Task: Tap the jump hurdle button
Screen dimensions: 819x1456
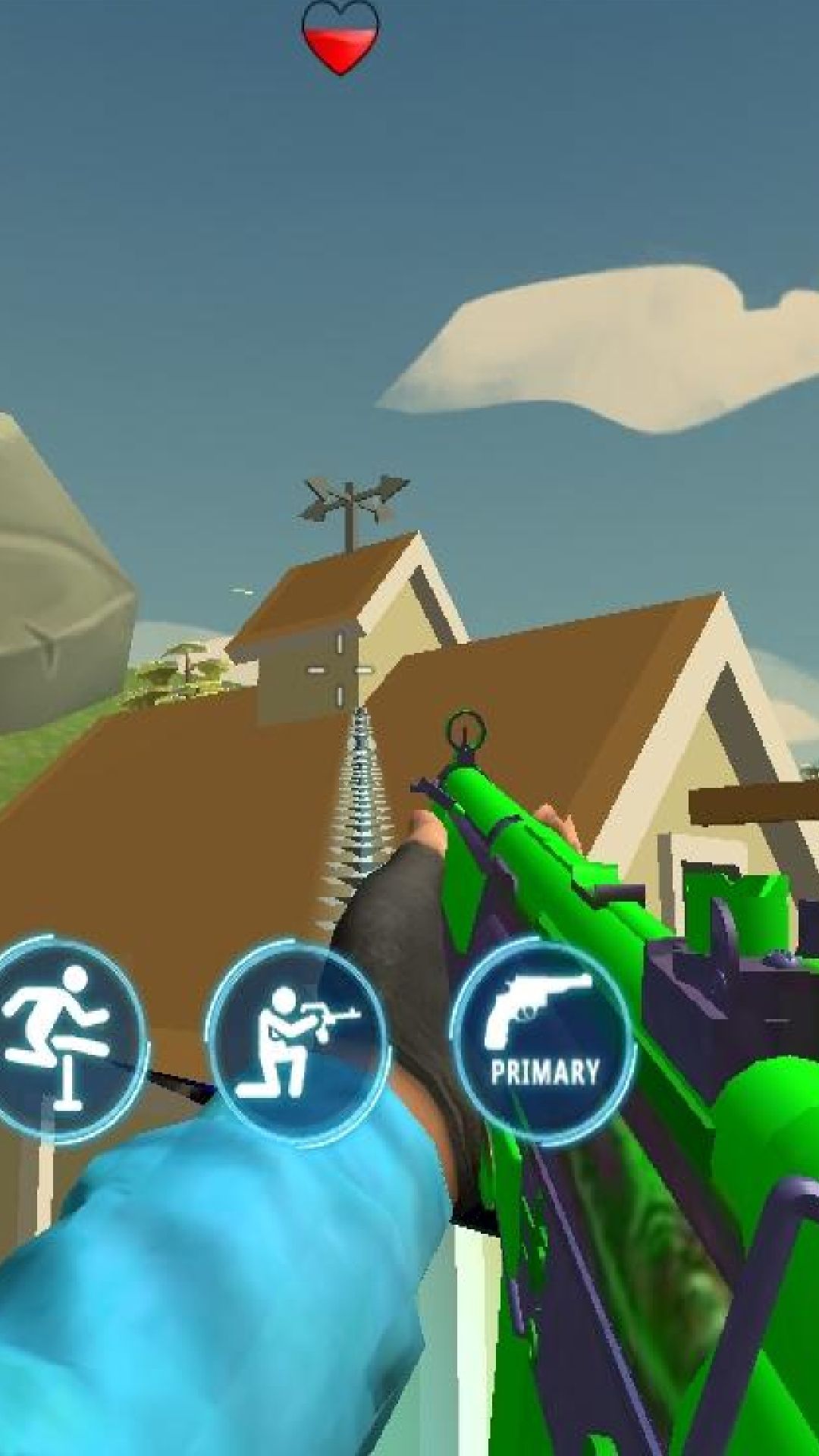Action: 61,1039
